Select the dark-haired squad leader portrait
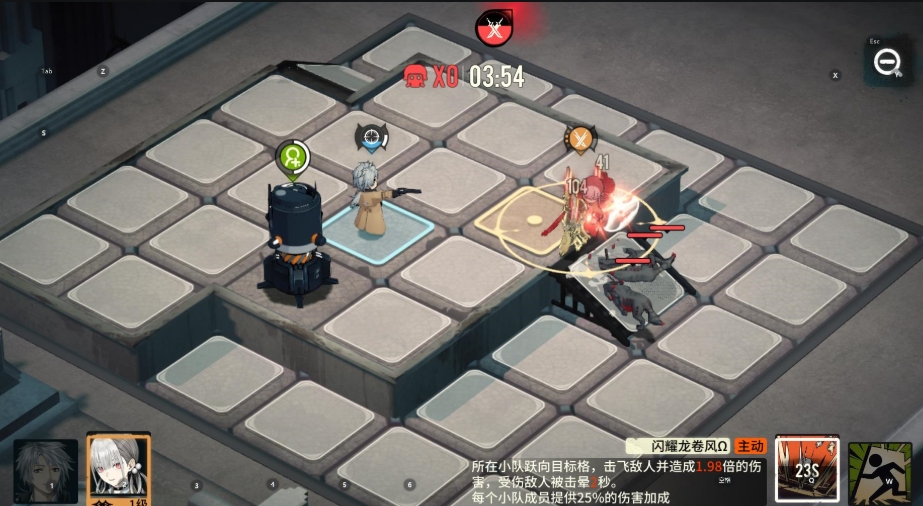923x506 pixels. (x=45, y=470)
